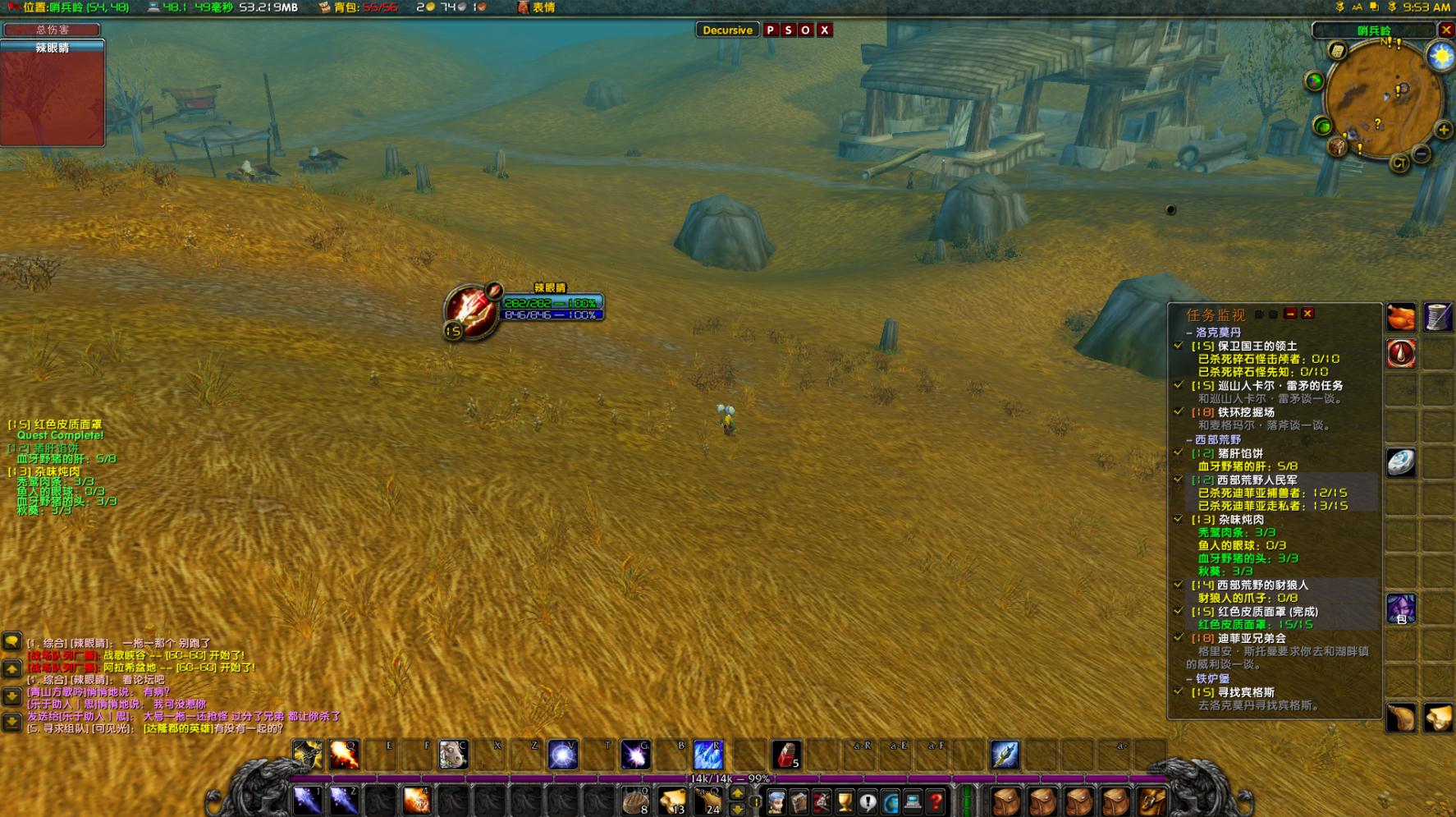Cast the ice shard spell on key R
This screenshot has height=817, width=1456.
(x=707, y=755)
